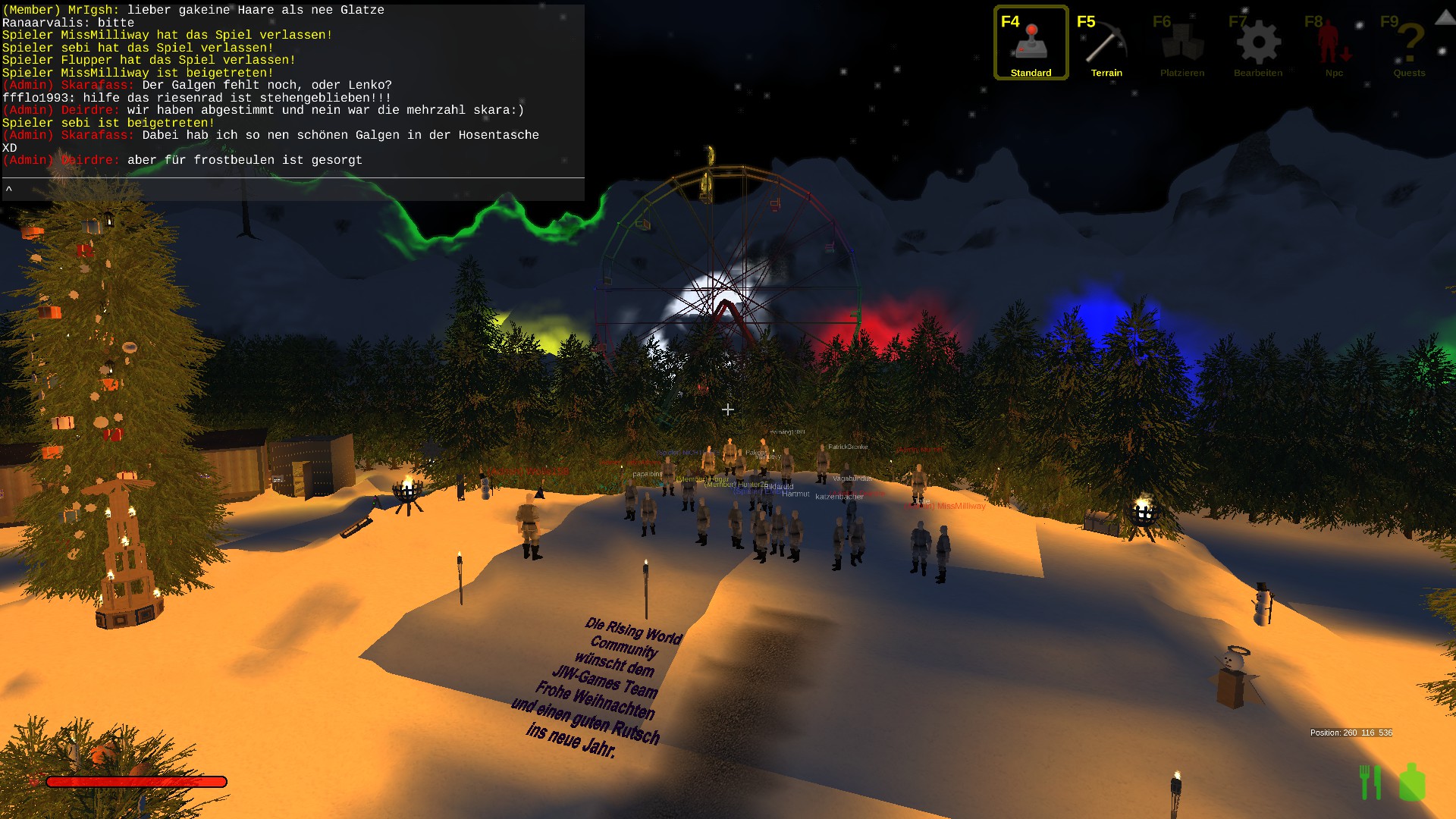
Task: Activate the F8 Npc mode
Action: click(1334, 43)
